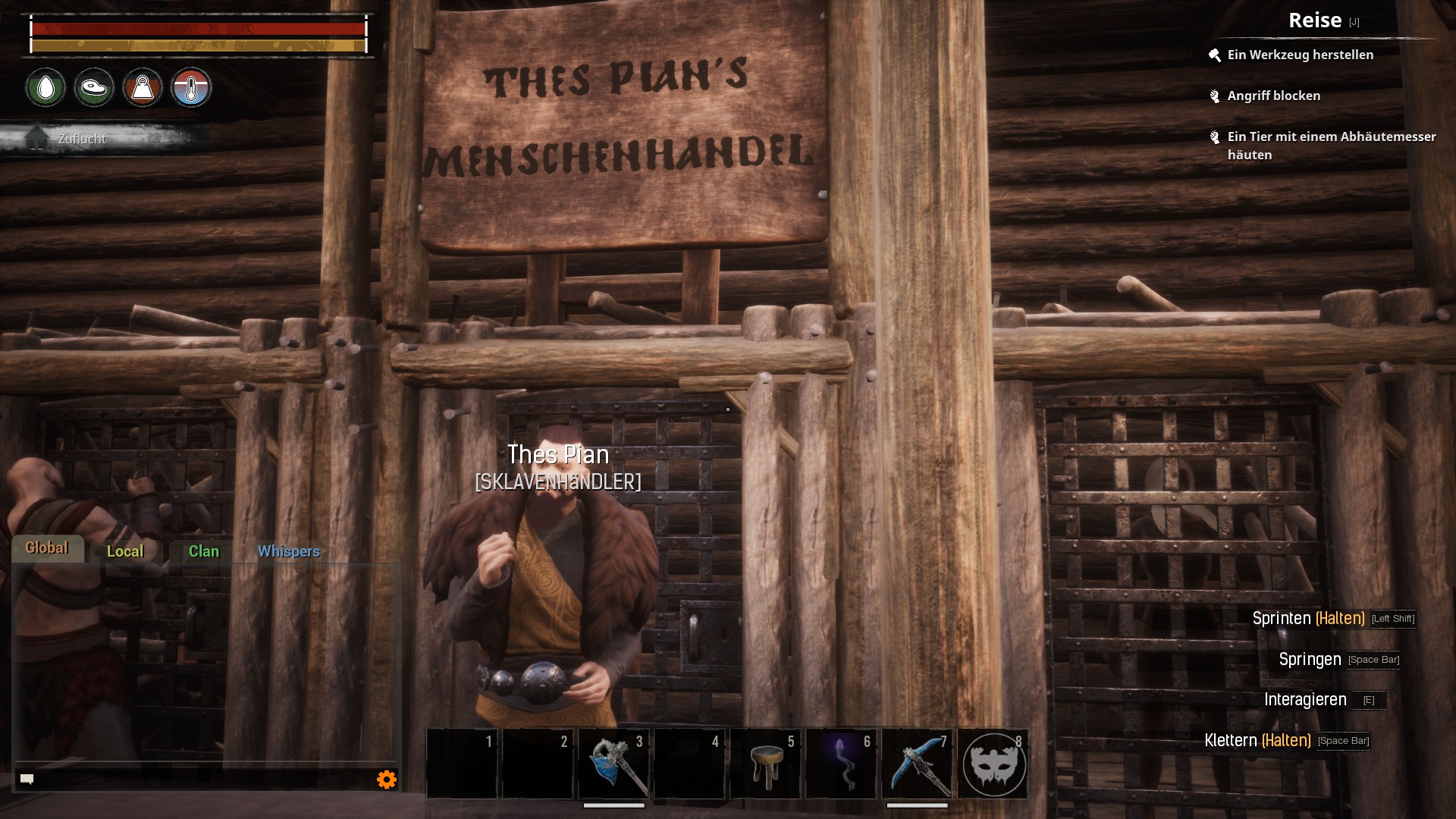Viewport: 1456px width, 819px height.
Task: Choose the wooden stool in hotbar slot 5
Action: pyautogui.click(x=765, y=764)
